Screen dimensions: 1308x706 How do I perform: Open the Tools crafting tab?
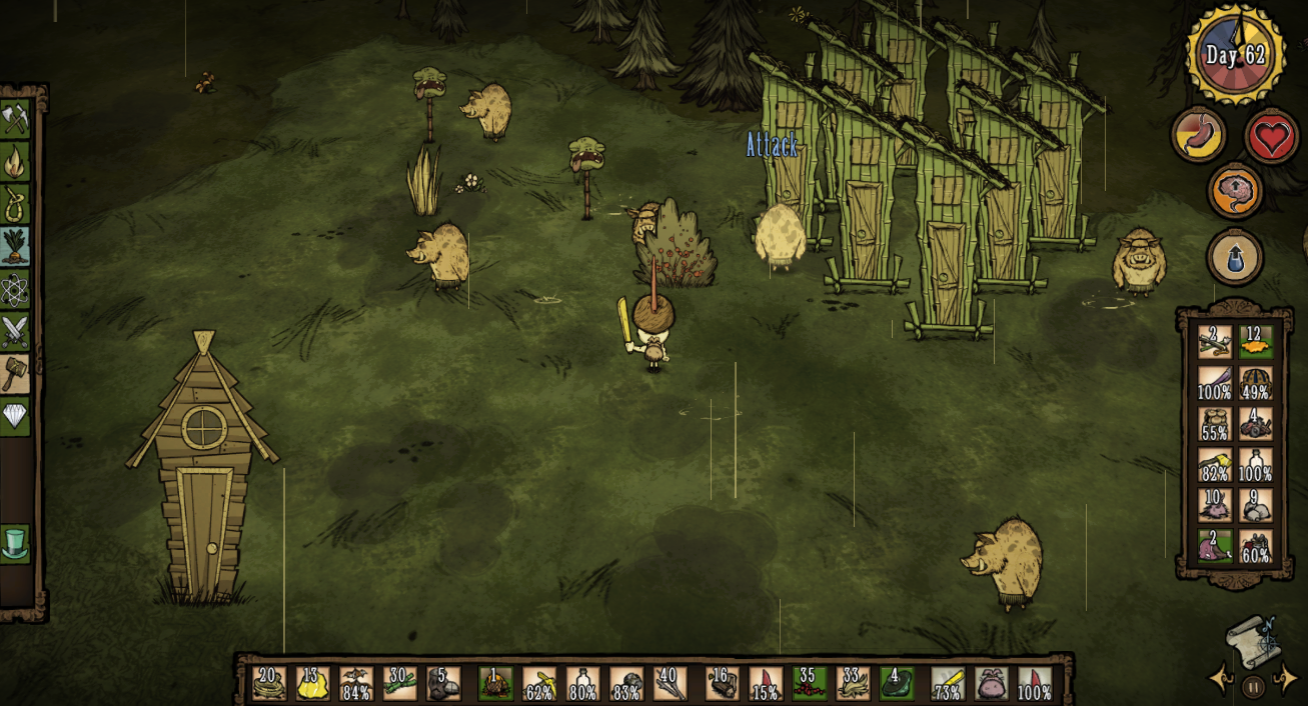click(15, 118)
